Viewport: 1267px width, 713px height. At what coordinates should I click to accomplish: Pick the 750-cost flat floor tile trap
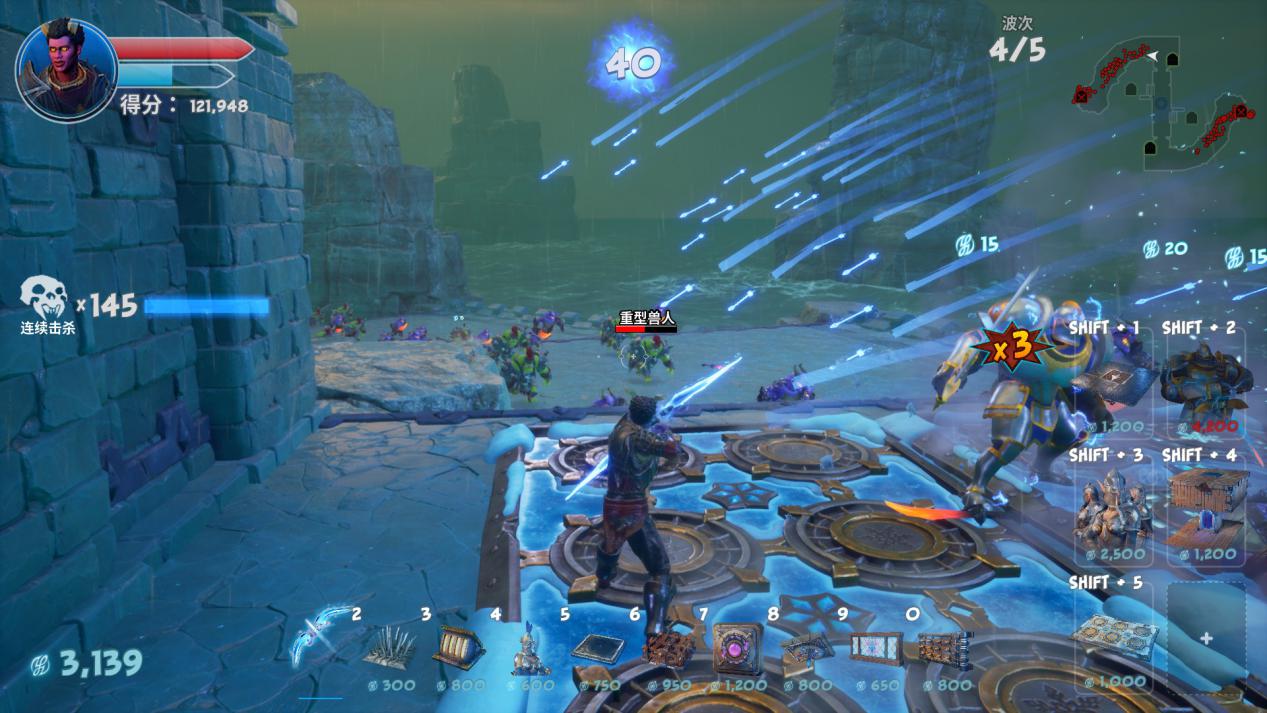pos(597,647)
